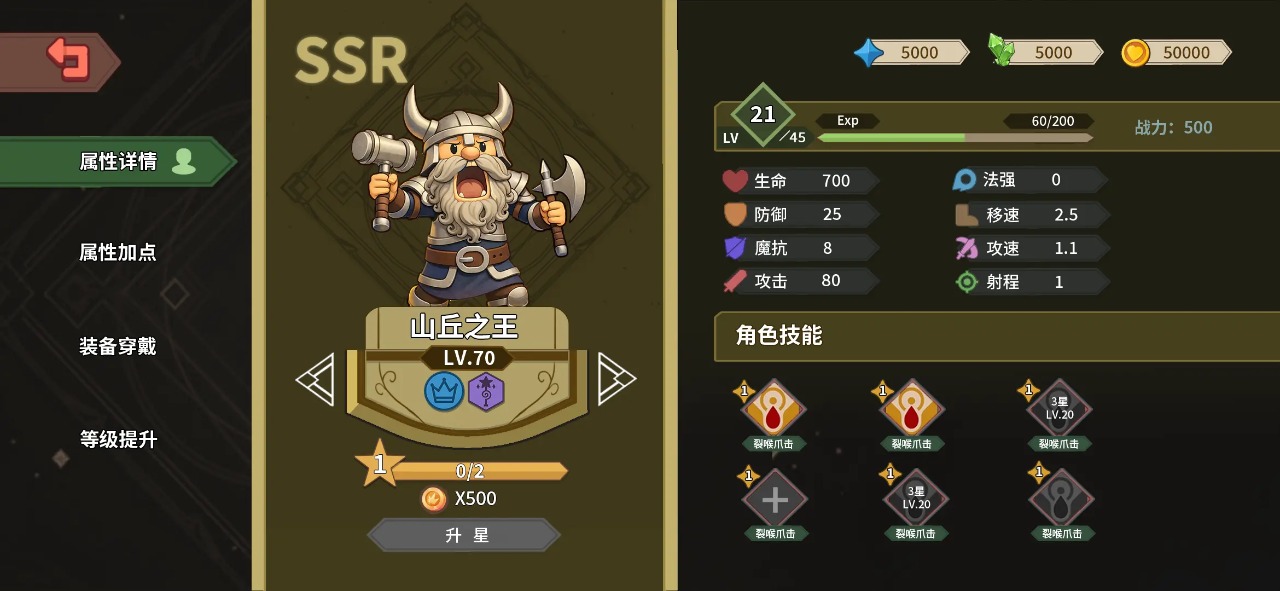The image size is (1280, 591).
Task: Tap the 升星 star-up button
Action: click(x=466, y=536)
